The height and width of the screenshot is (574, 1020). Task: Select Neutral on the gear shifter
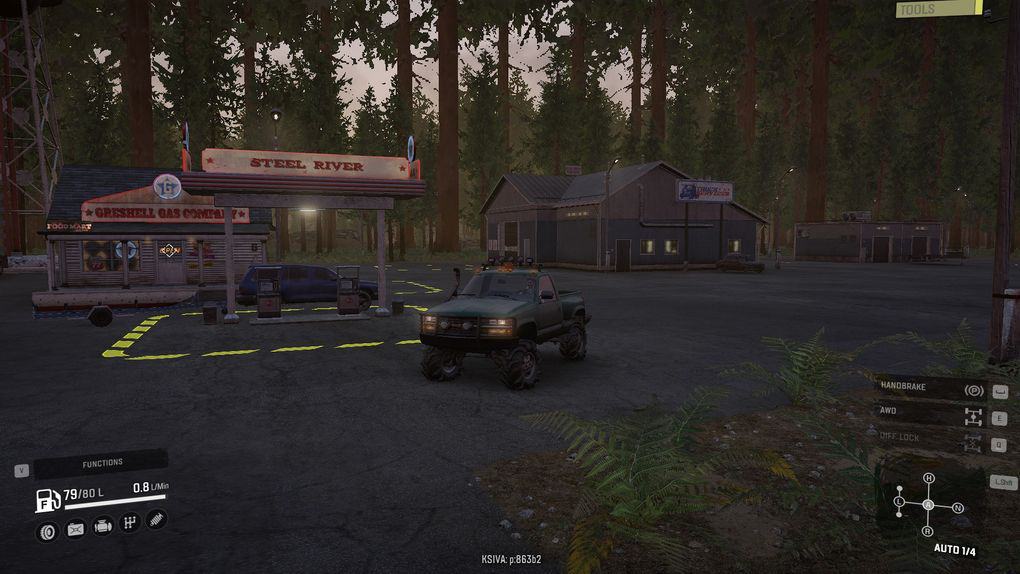957,508
